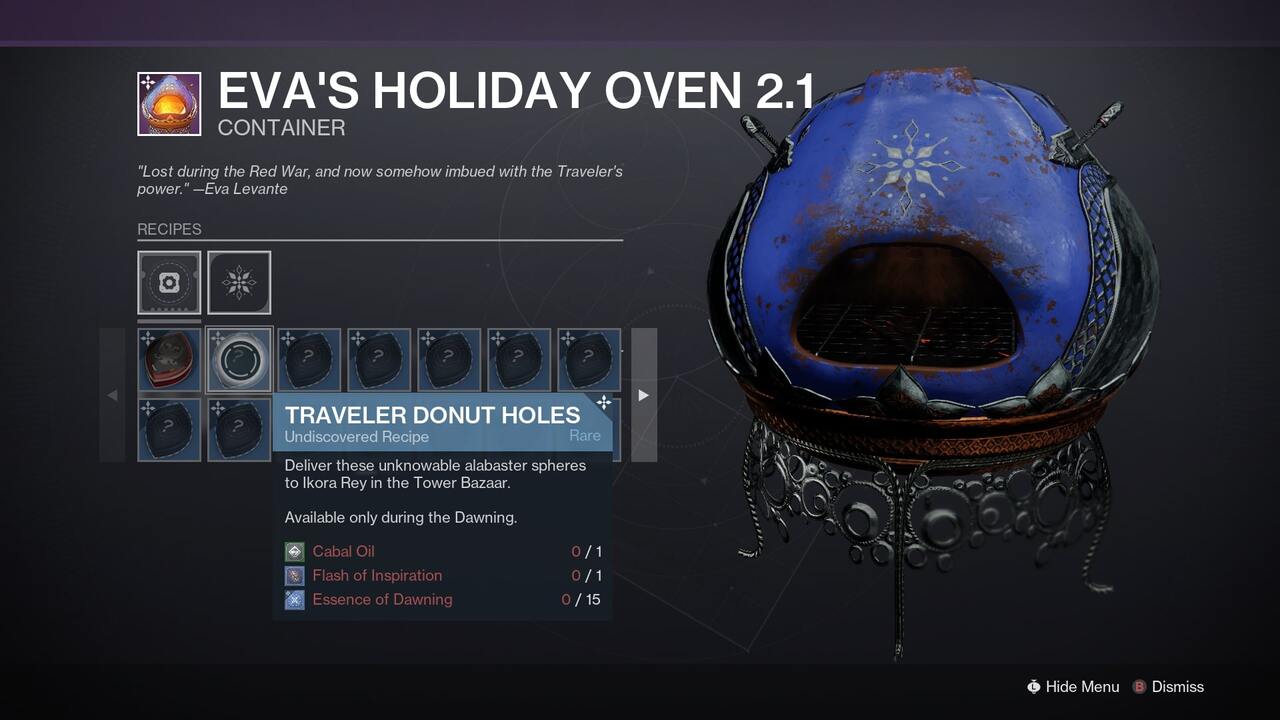The height and width of the screenshot is (720, 1280).
Task: Select the first undiscovered recipe in bottom row
Action: pyautogui.click(x=169, y=429)
